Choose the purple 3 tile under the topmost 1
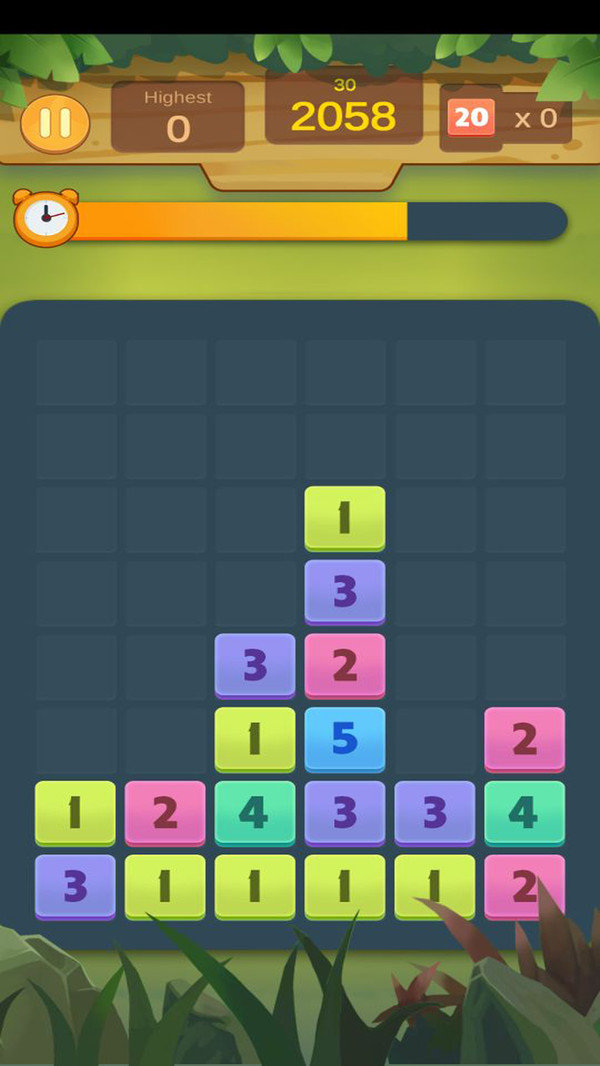 tap(345, 591)
